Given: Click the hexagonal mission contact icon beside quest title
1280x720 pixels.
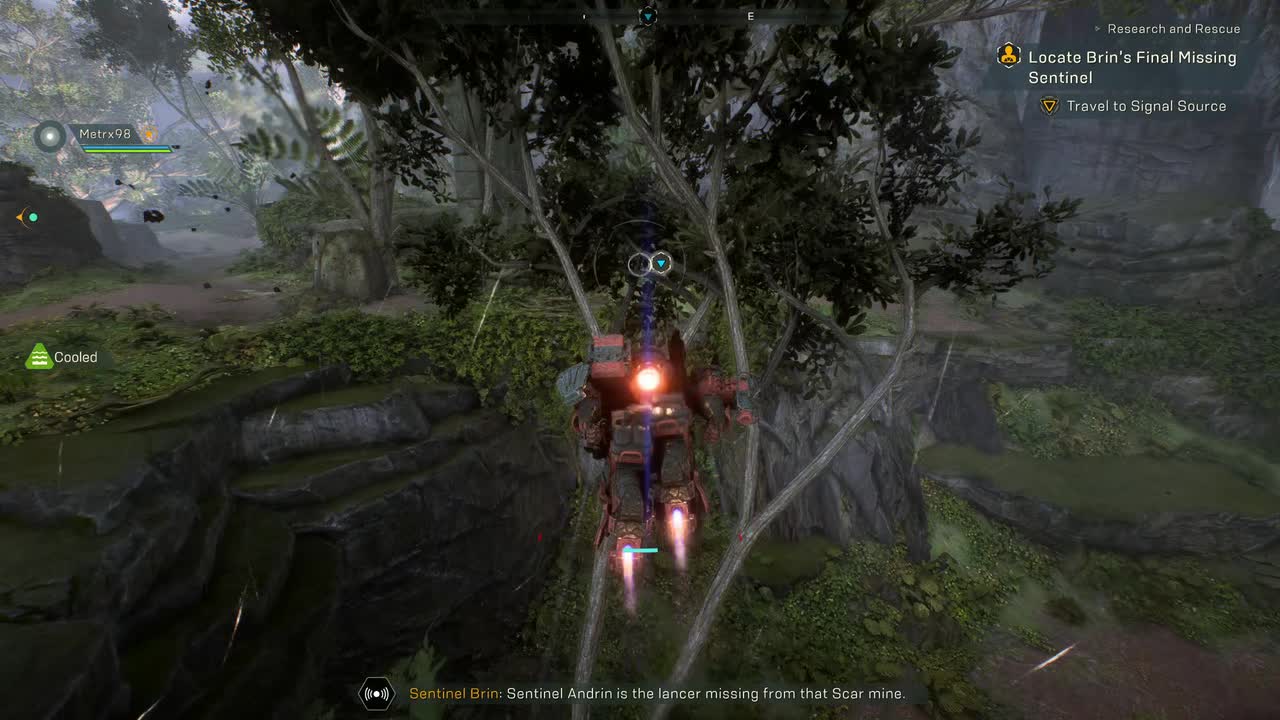Looking at the screenshot, I should [x=1008, y=57].
